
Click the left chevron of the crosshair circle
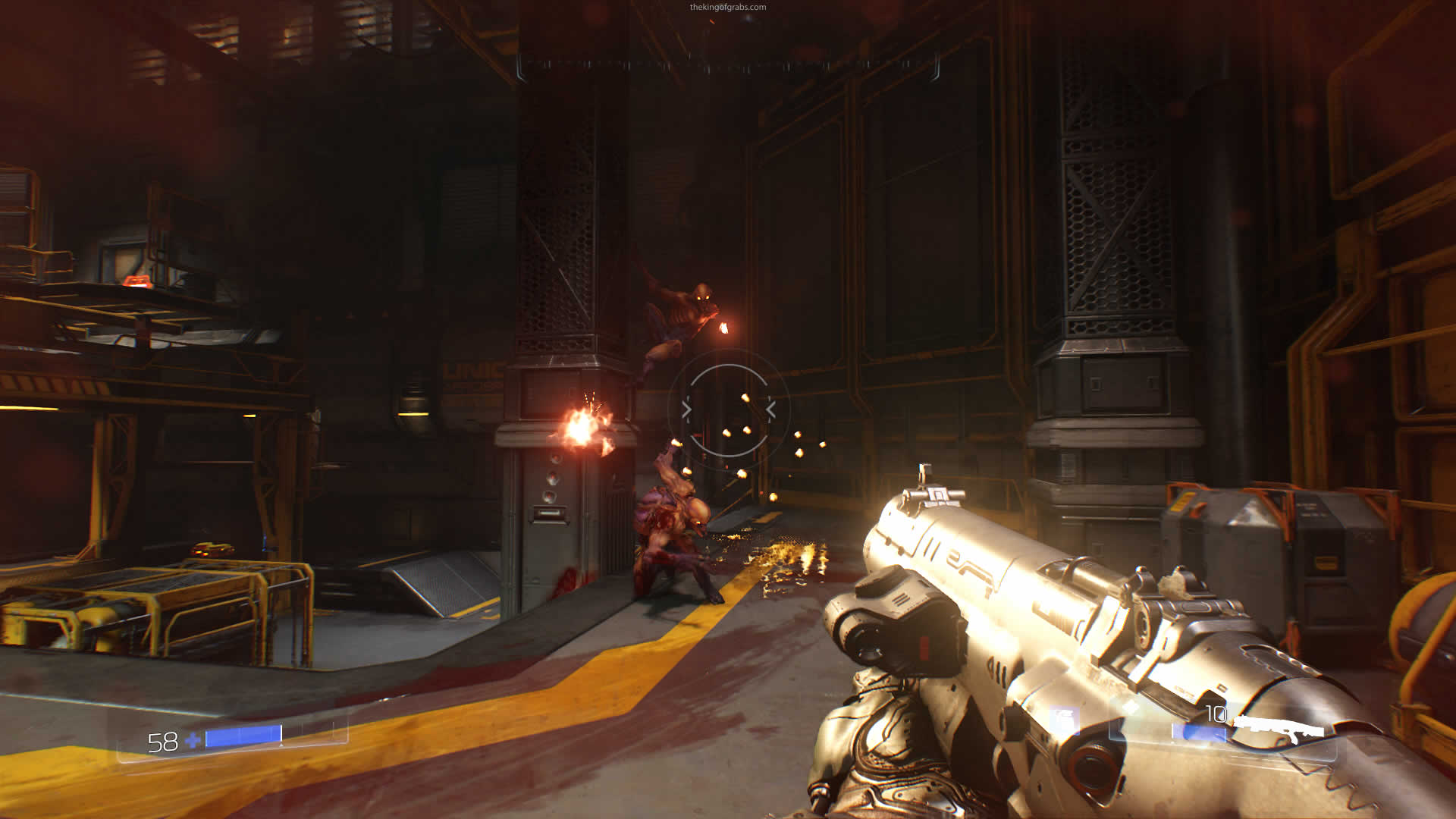686,408
